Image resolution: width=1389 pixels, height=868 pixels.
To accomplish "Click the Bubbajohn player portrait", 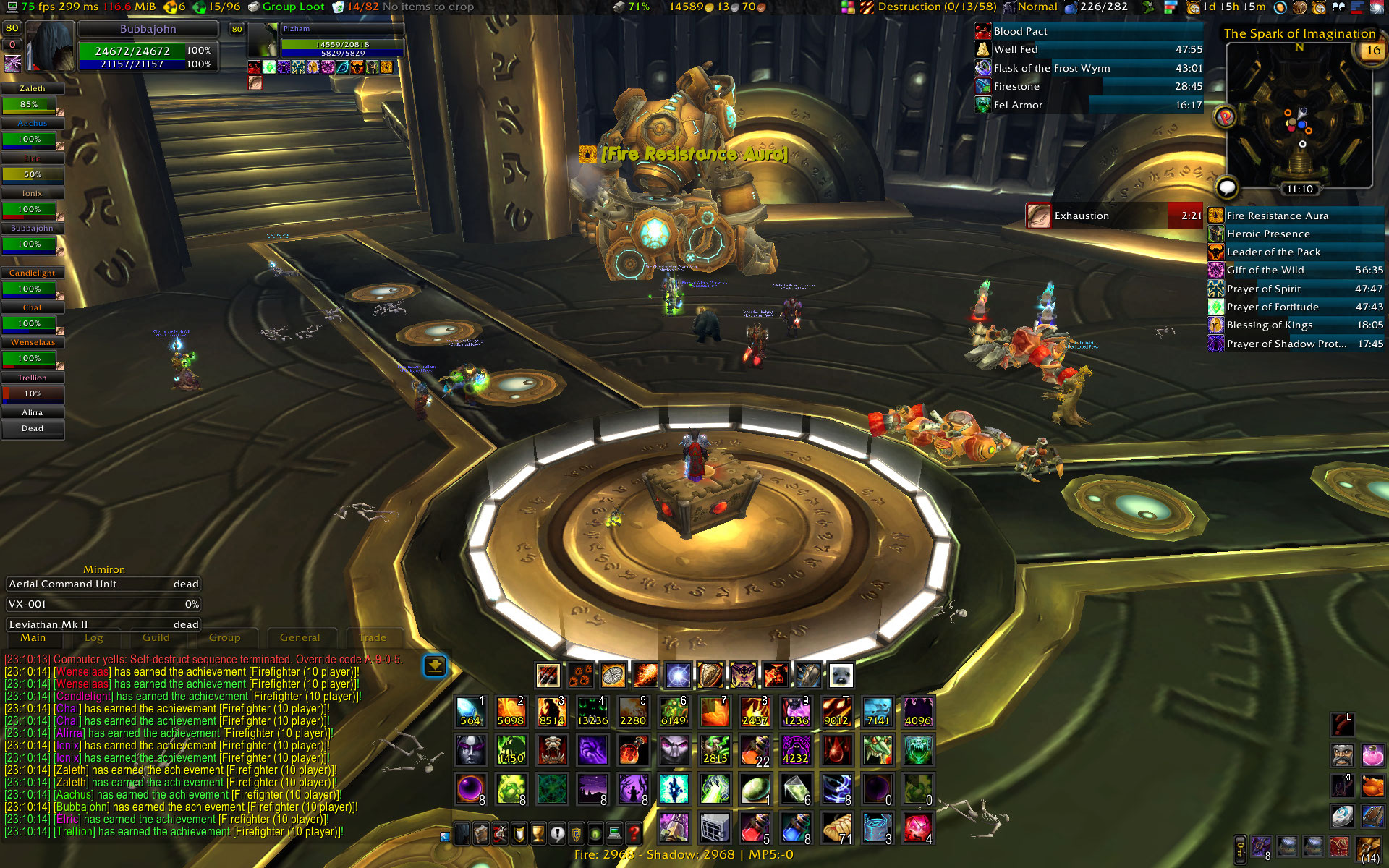I will (51, 47).
